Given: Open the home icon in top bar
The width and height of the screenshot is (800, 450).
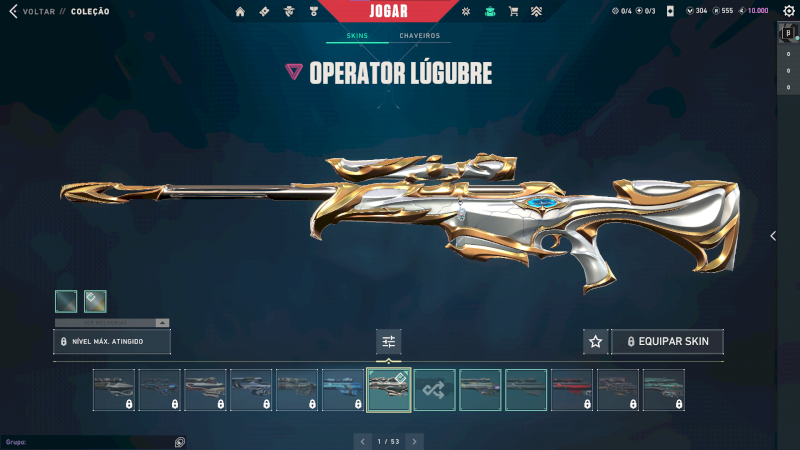Looking at the screenshot, I should coord(240,11).
